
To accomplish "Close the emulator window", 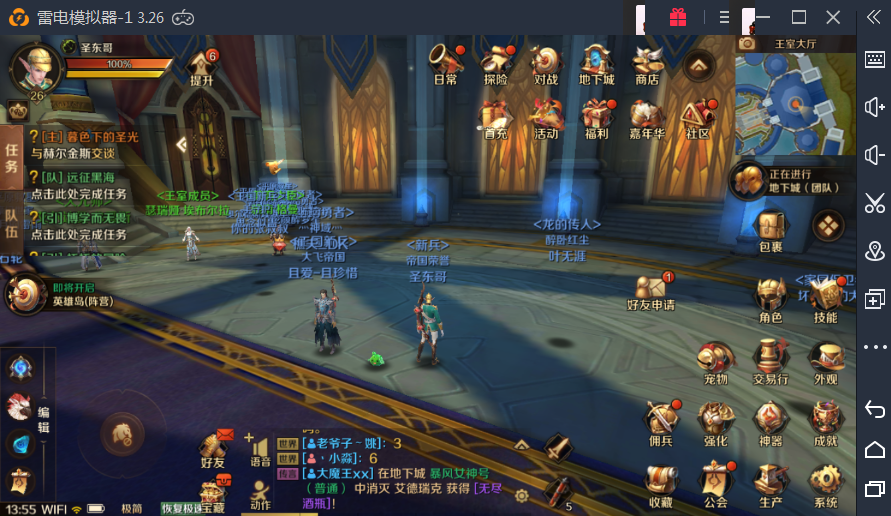I will point(833,17).
